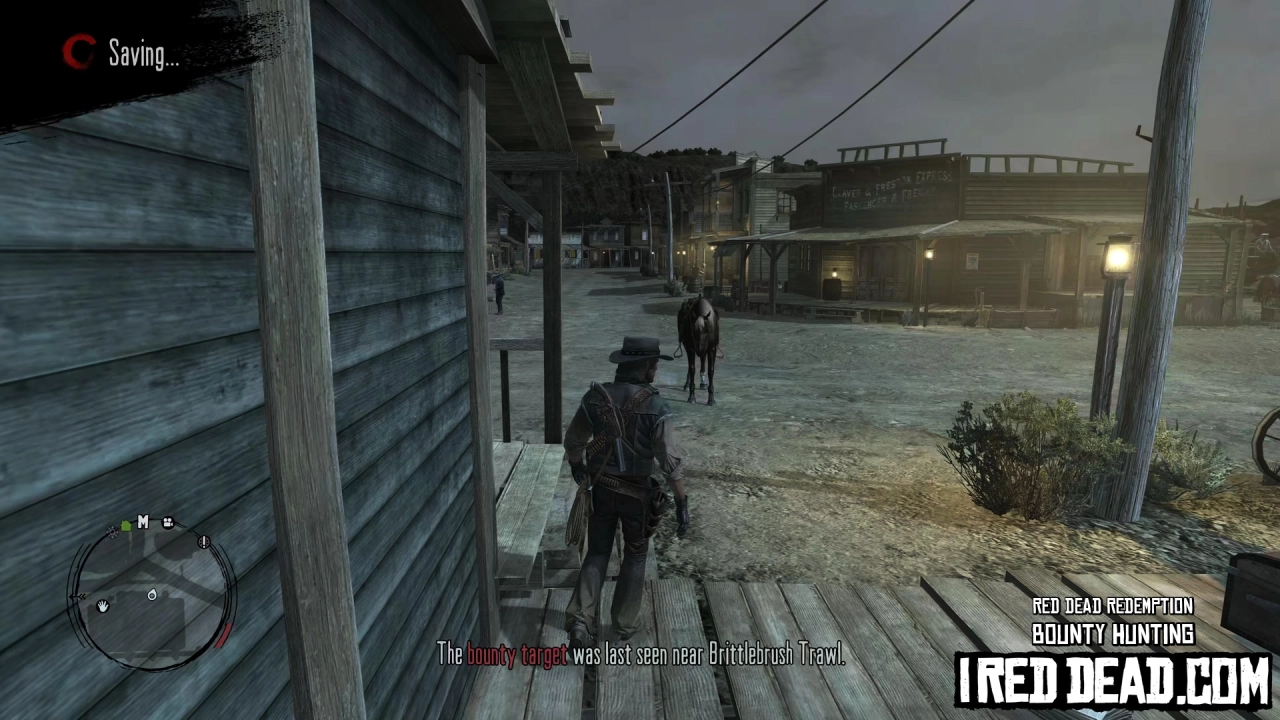Open the cinematic camera icon above the minimap

pyautogui.click(x=168, y=523)
